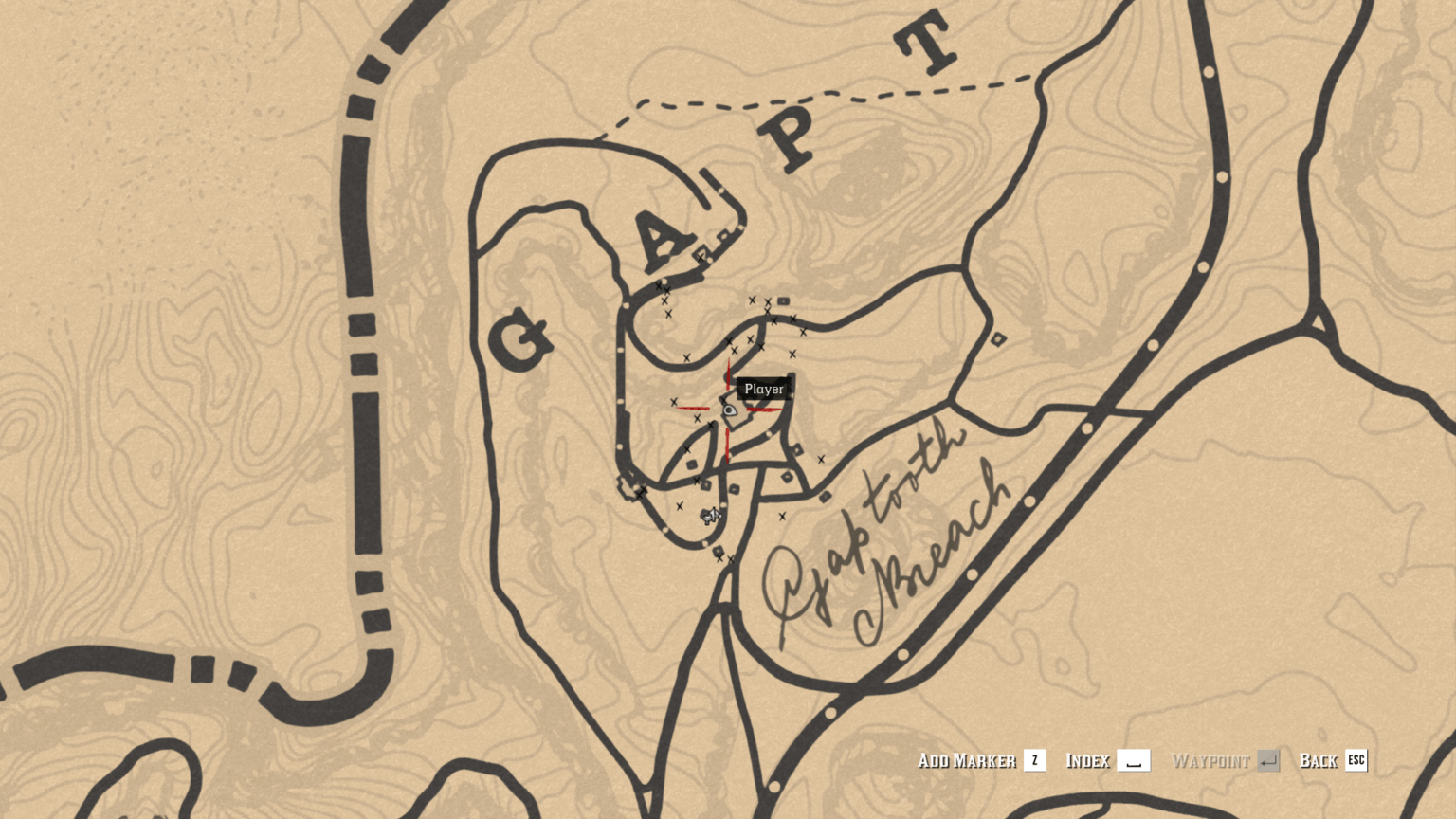Click the Player name tooltip
1456x819 pixels.
764,389
